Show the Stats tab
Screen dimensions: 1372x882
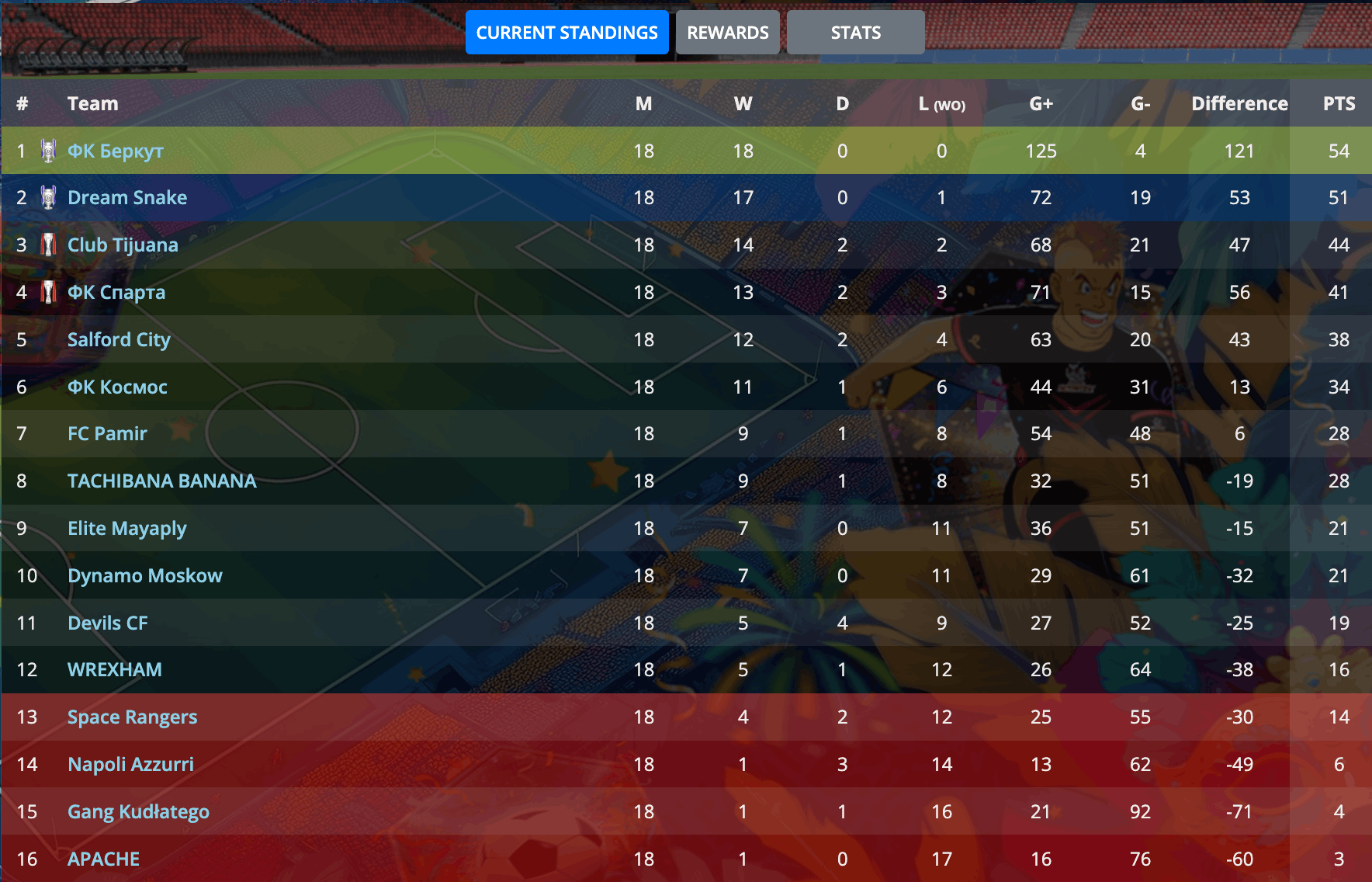point(855,33)
